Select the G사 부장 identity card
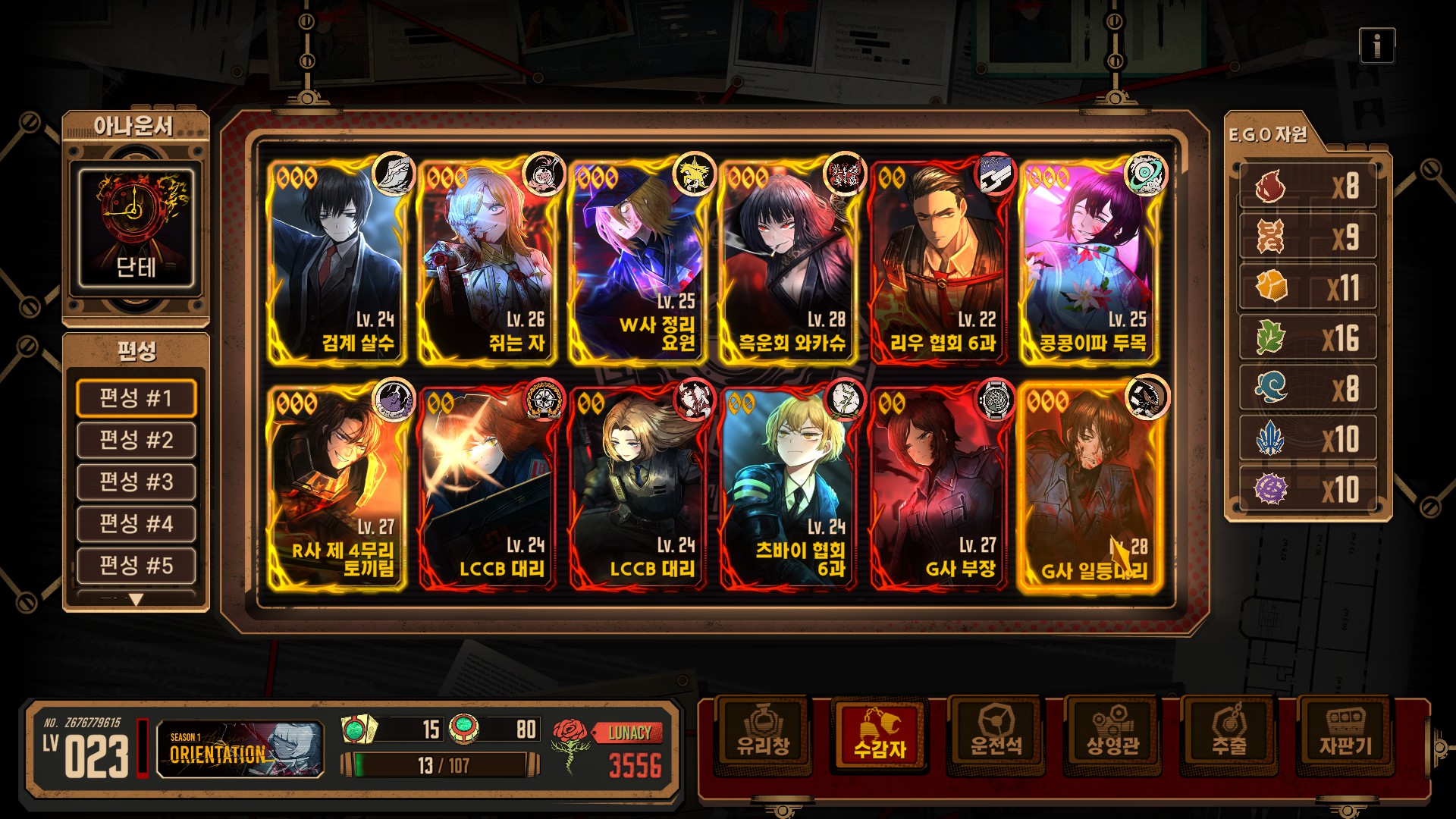This screenshot has width=1456, height=819. click(938, 488)
